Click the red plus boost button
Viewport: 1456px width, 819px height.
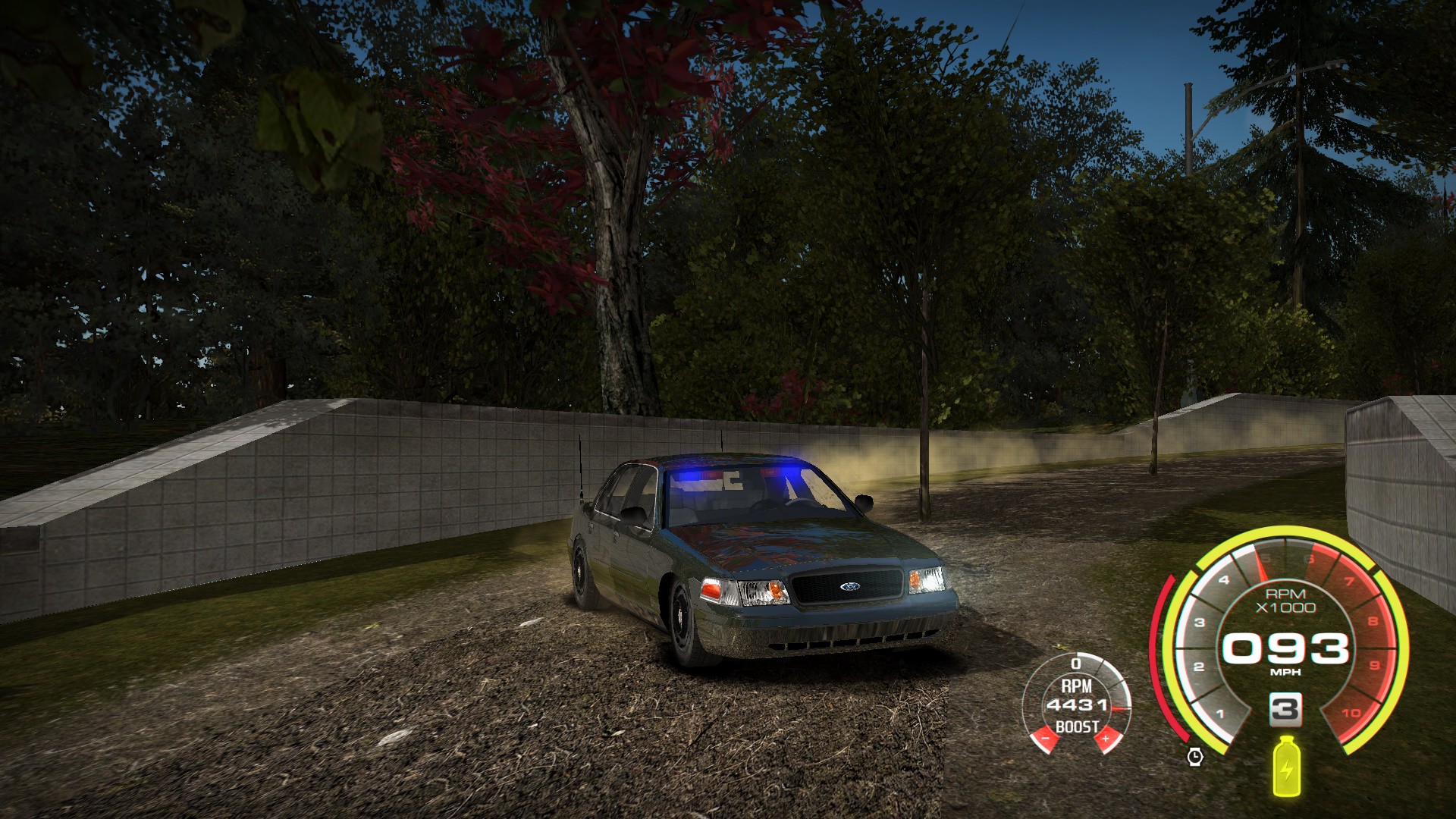pos(1106,738)
